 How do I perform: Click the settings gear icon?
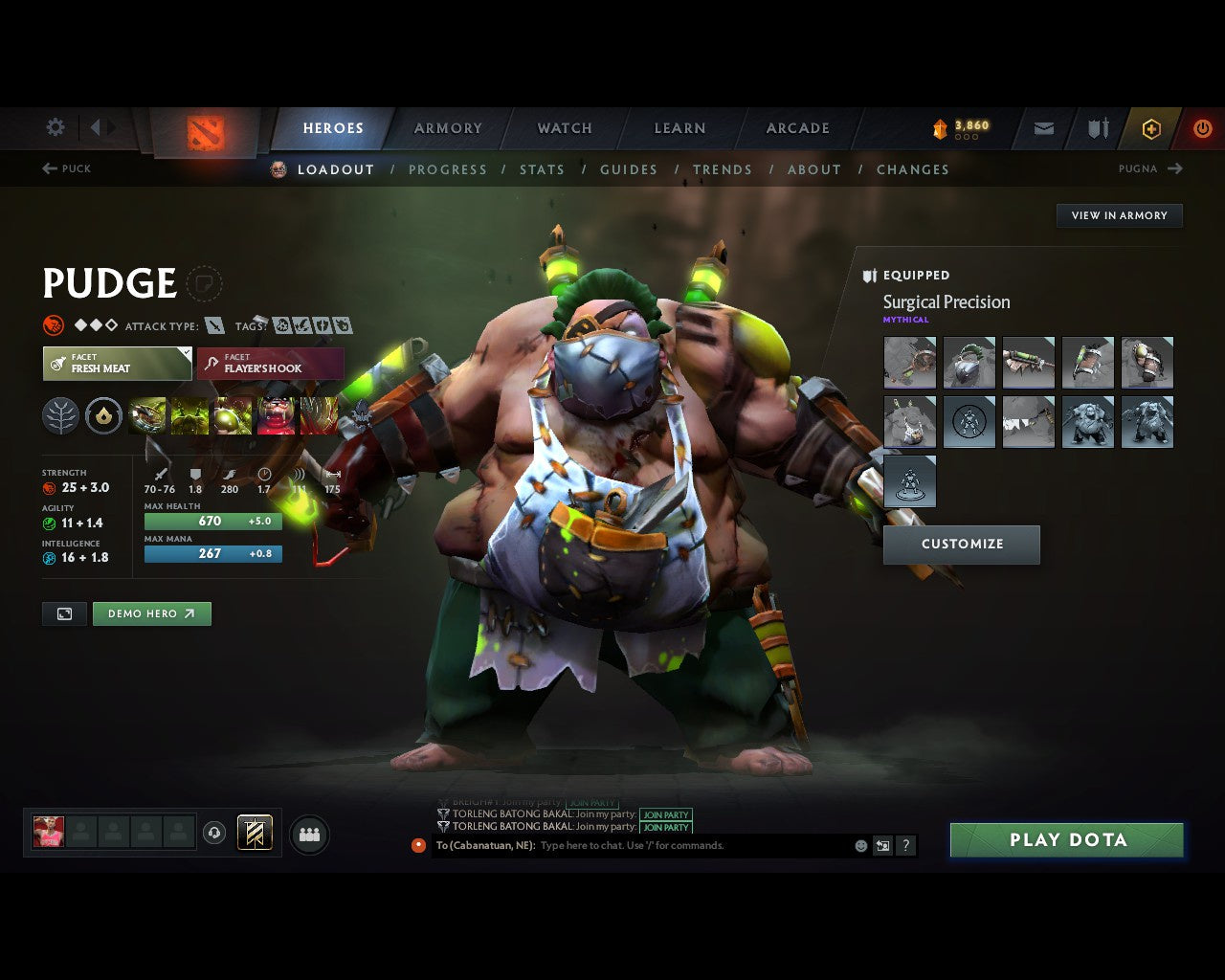55,127
